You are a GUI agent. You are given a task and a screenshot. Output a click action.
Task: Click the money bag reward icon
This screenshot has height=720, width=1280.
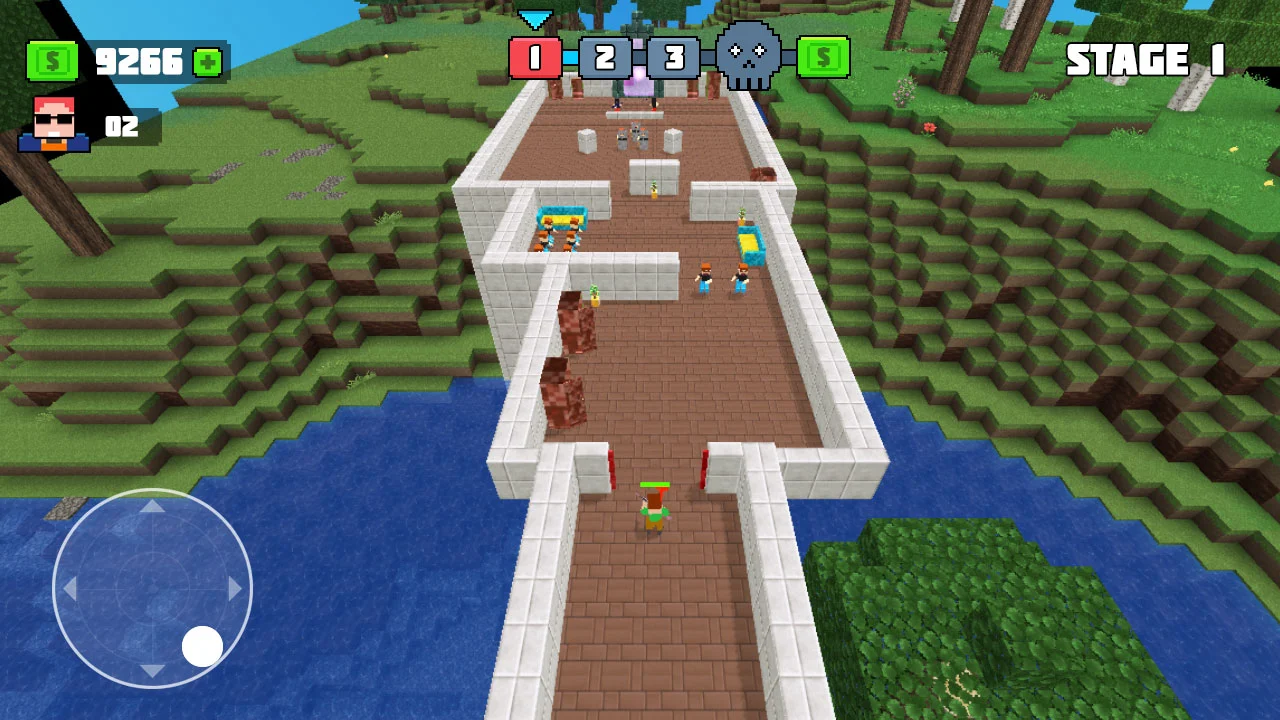point(822,57)
